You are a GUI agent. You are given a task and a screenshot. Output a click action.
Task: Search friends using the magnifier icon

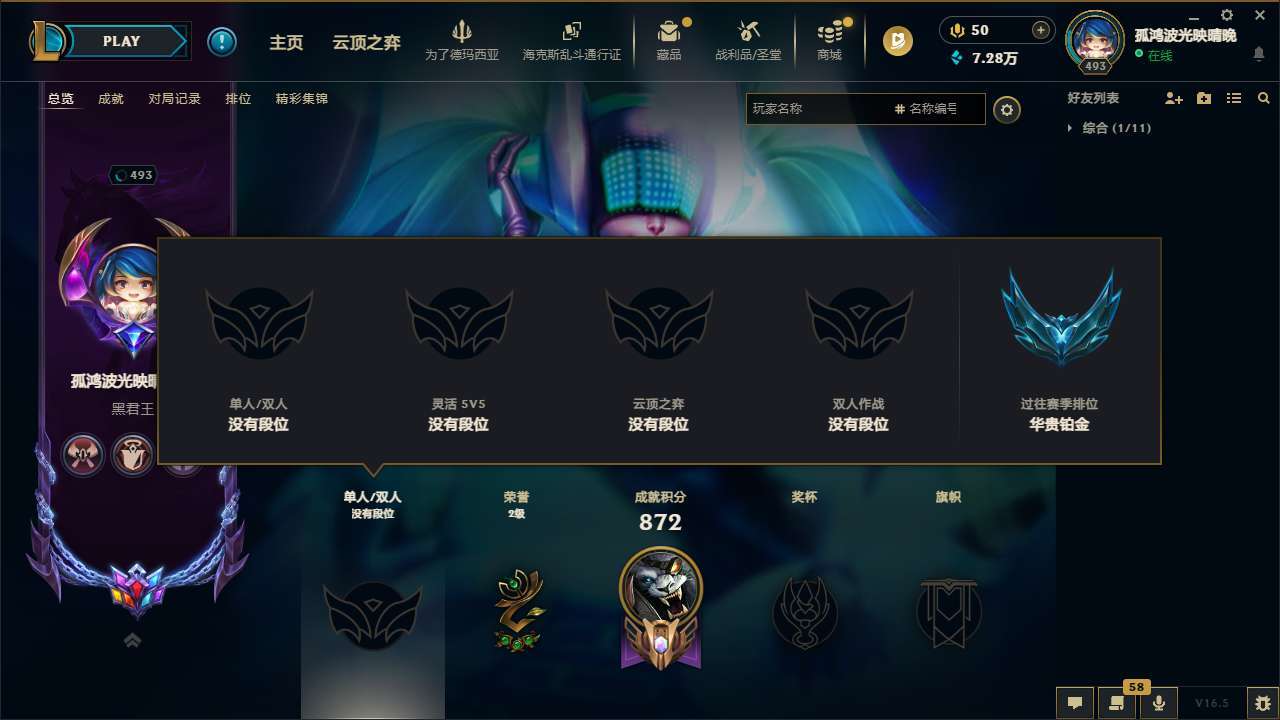coord(1263,98)
